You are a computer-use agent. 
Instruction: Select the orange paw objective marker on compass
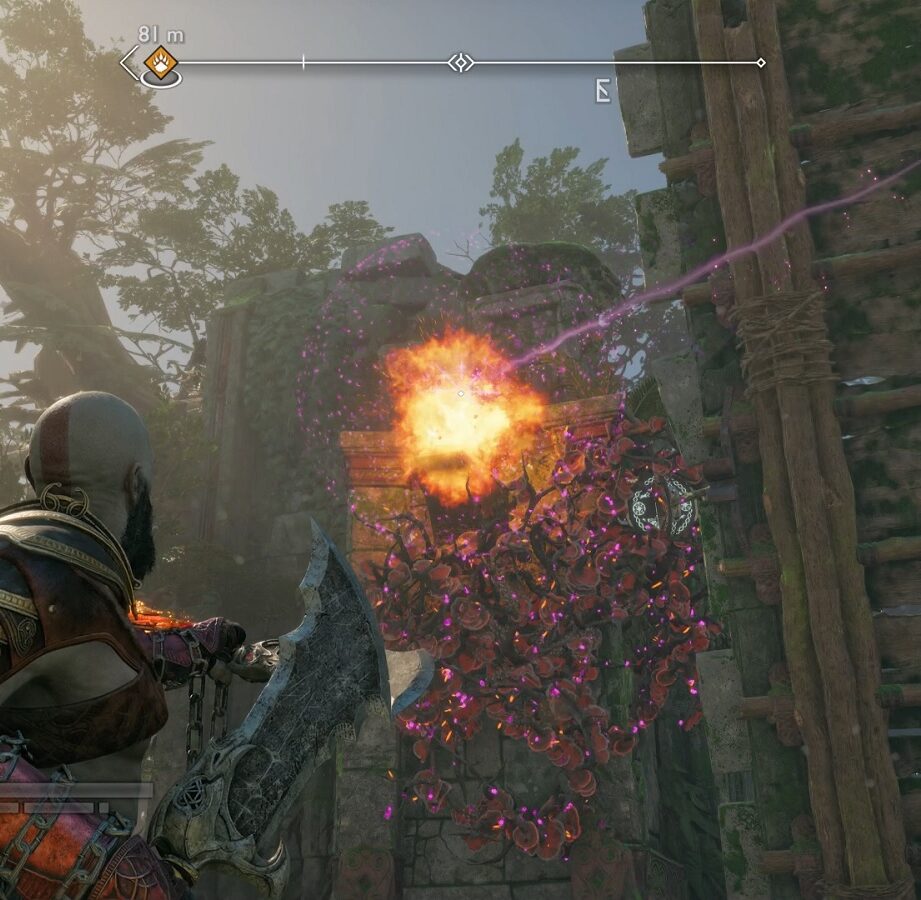click(x=160, y=62)
